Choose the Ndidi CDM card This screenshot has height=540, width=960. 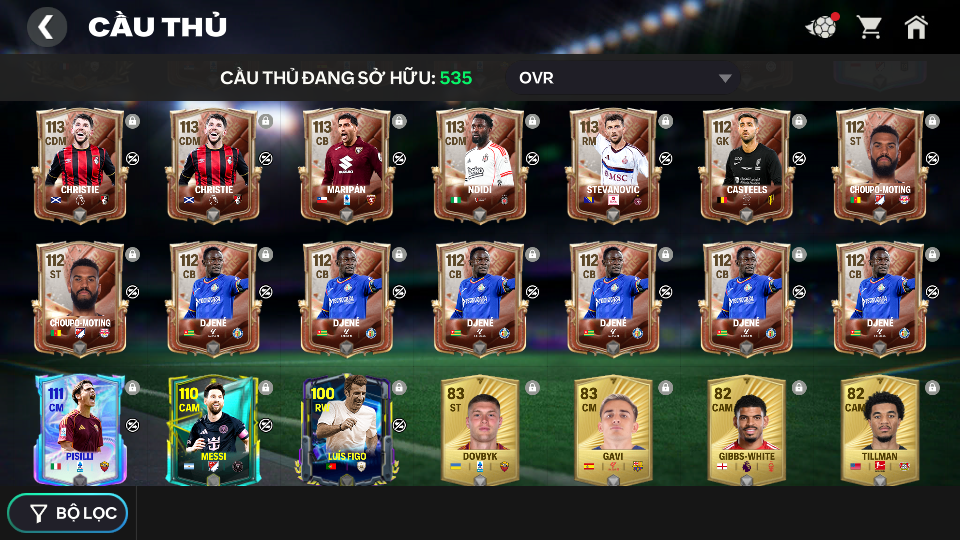(x=479, y=163)
